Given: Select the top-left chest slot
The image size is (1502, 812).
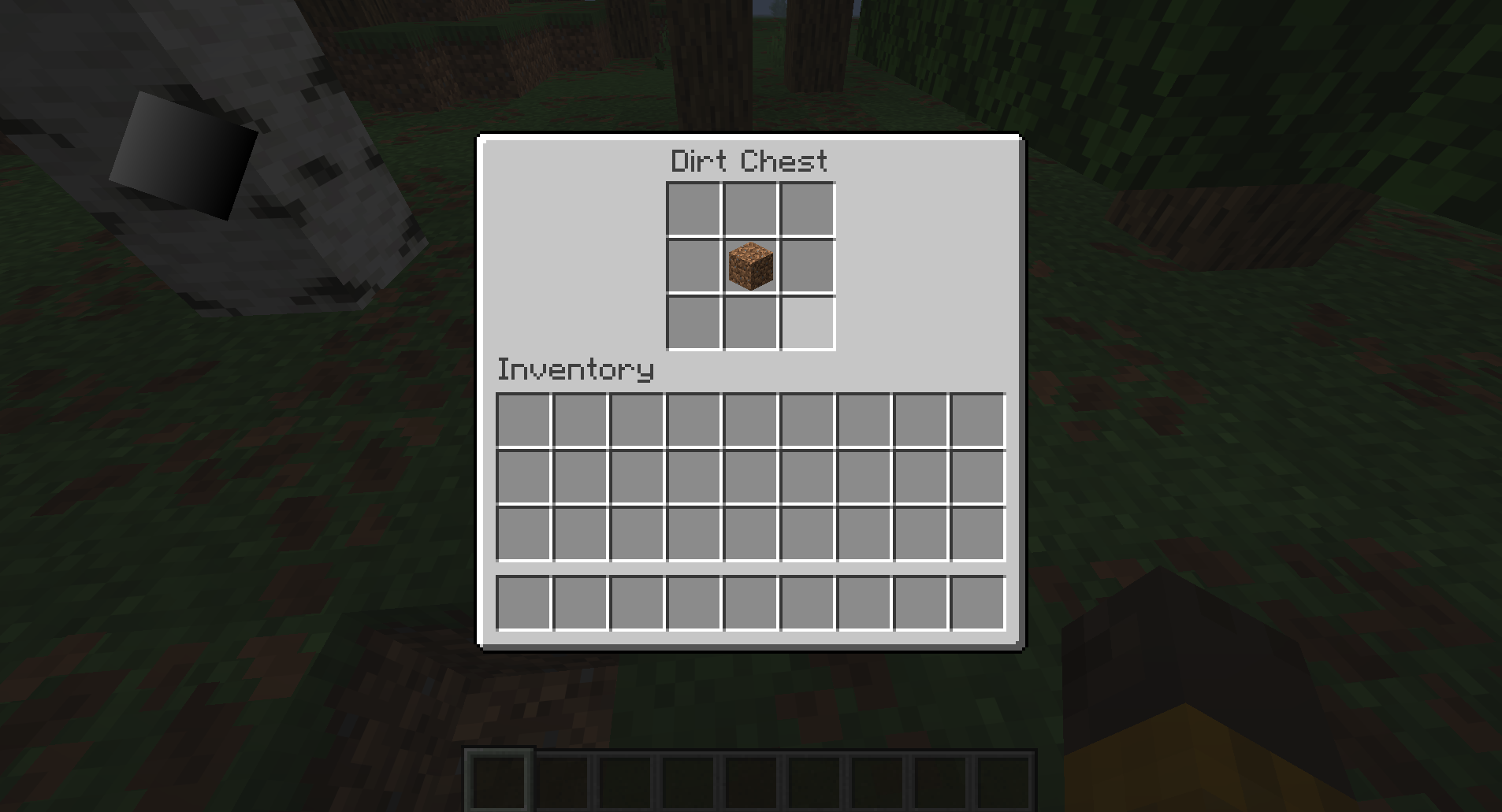Looking at the screenshot, I should tap(693, 210).
